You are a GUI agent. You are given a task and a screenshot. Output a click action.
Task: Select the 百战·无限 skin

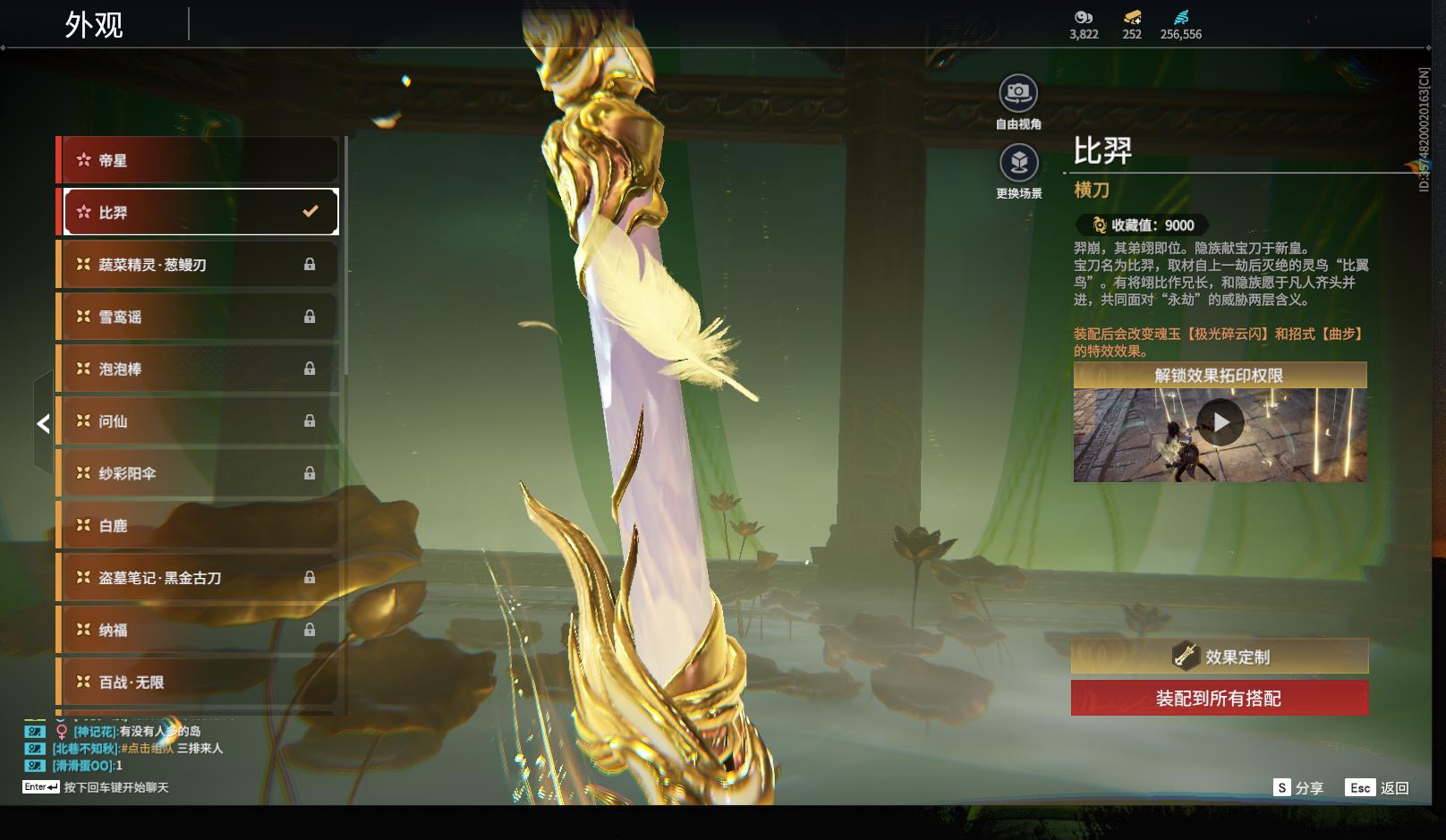pos(198,682)
